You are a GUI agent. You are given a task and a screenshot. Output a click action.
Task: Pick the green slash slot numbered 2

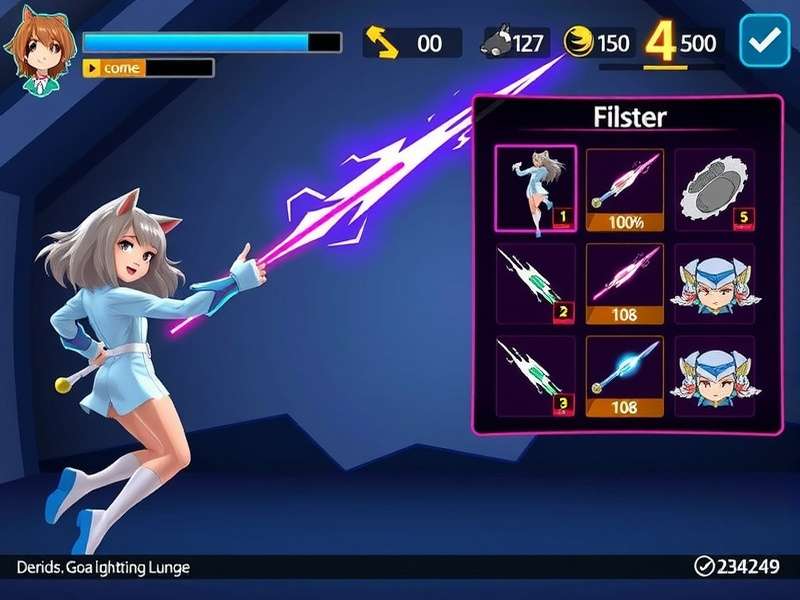(x=535, y=284)
